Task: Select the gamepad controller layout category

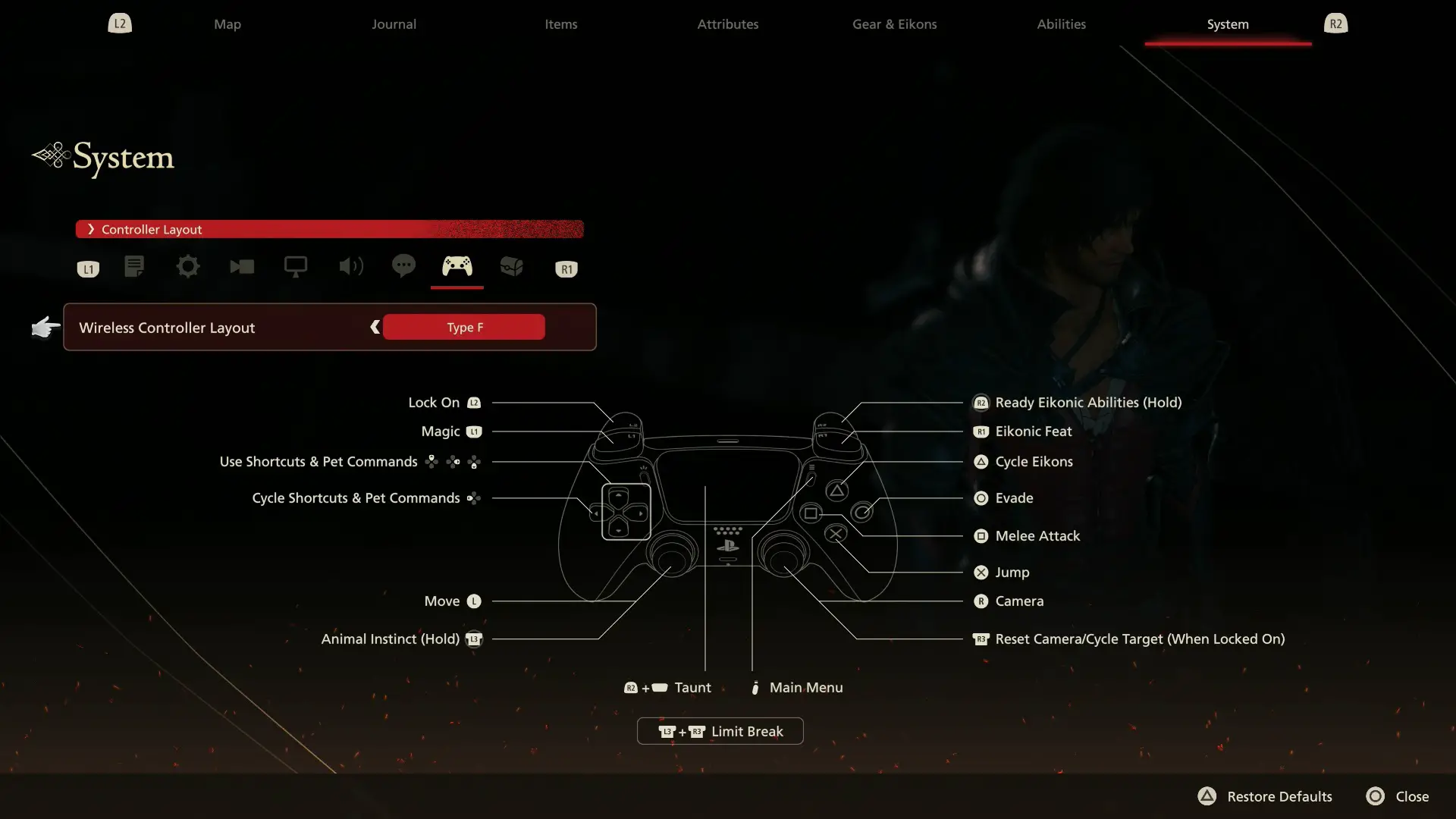Action: point(457,267)
